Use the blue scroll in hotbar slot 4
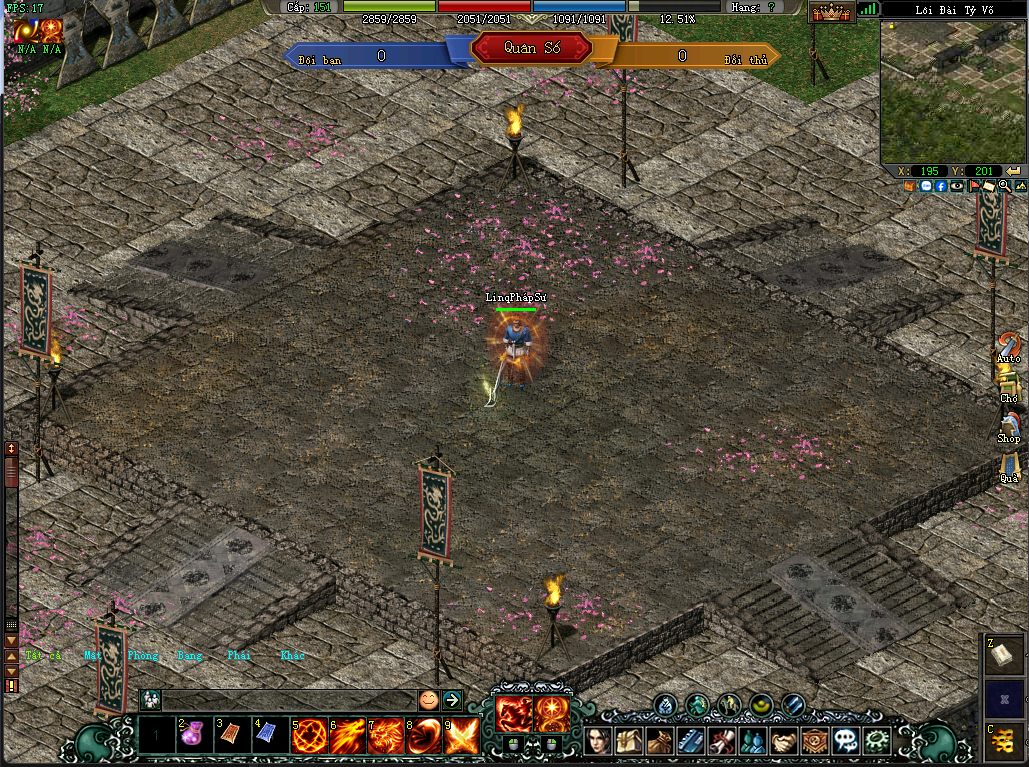 click(x=268, y=736)
